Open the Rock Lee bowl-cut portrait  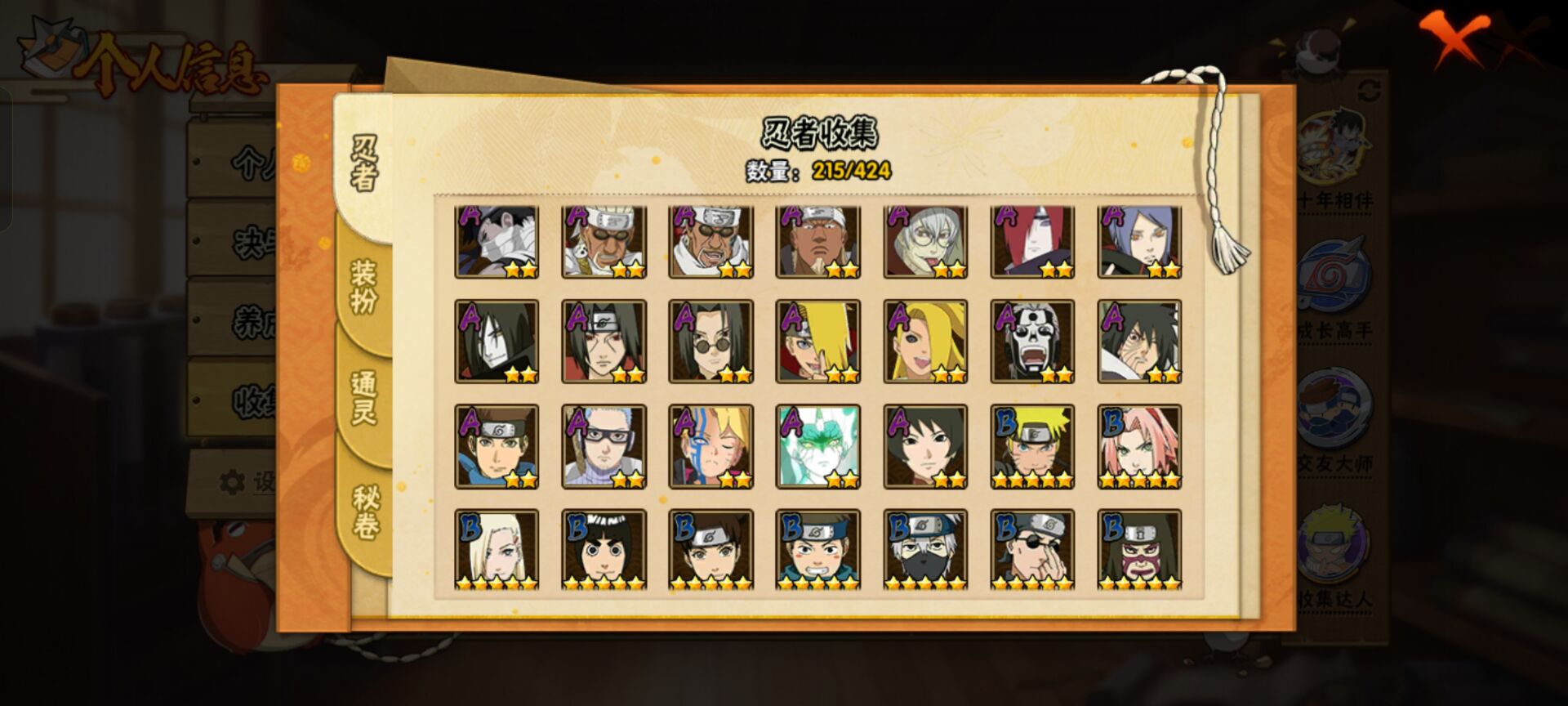click(x=604, y=550)
